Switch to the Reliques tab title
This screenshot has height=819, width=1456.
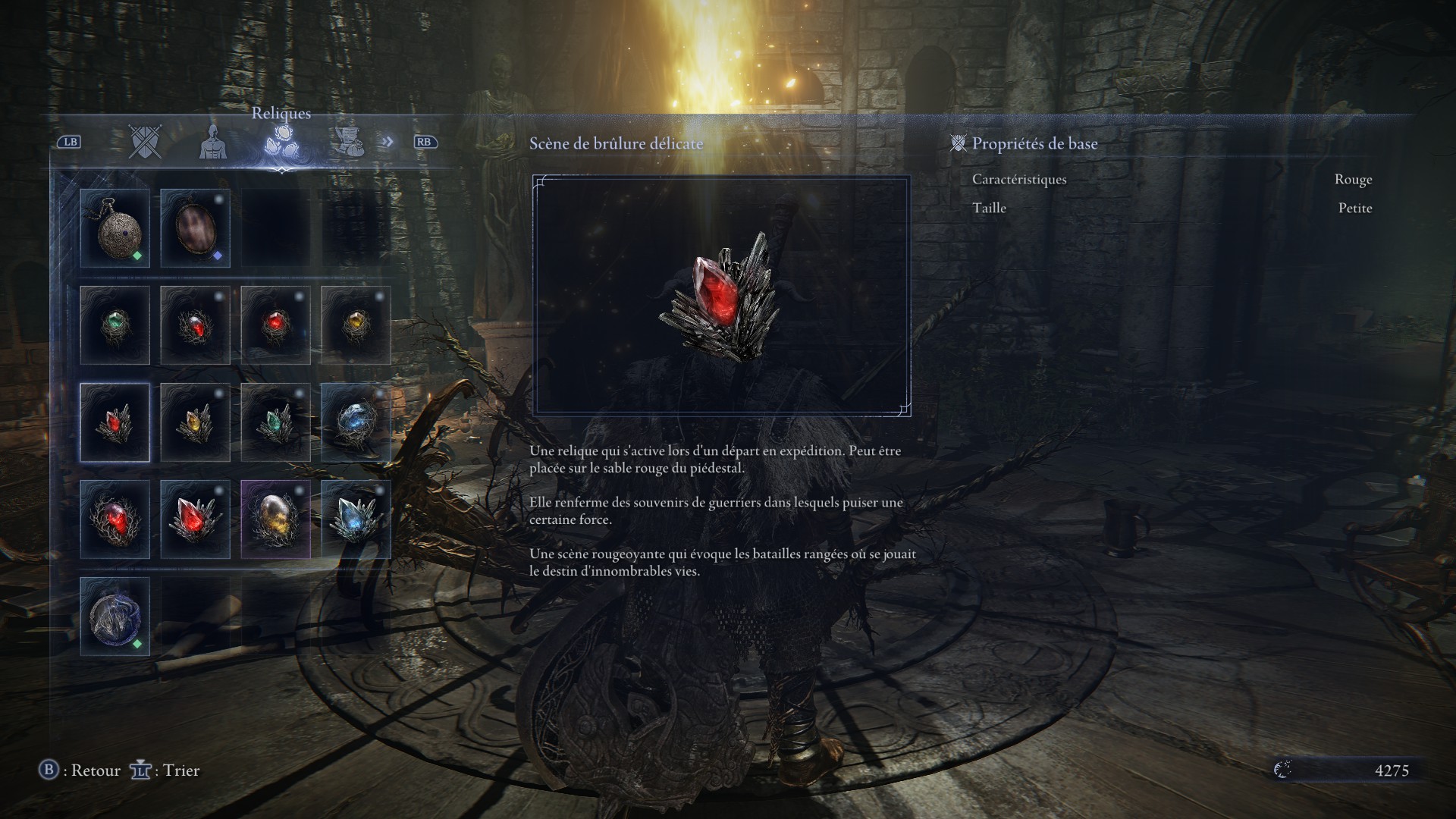point(281,113)
